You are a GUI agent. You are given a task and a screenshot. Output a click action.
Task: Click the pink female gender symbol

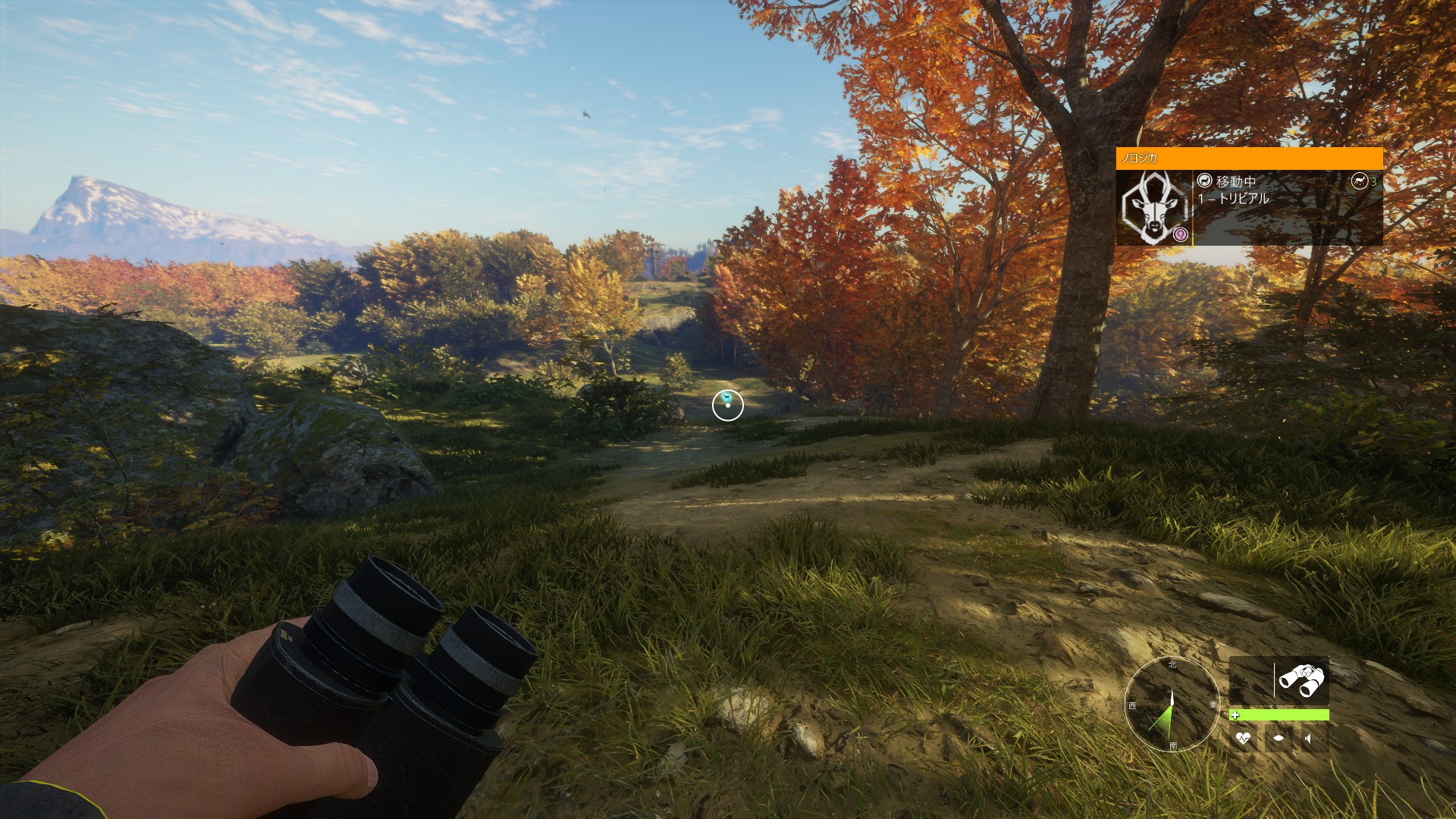click(x=1180, y=234)
